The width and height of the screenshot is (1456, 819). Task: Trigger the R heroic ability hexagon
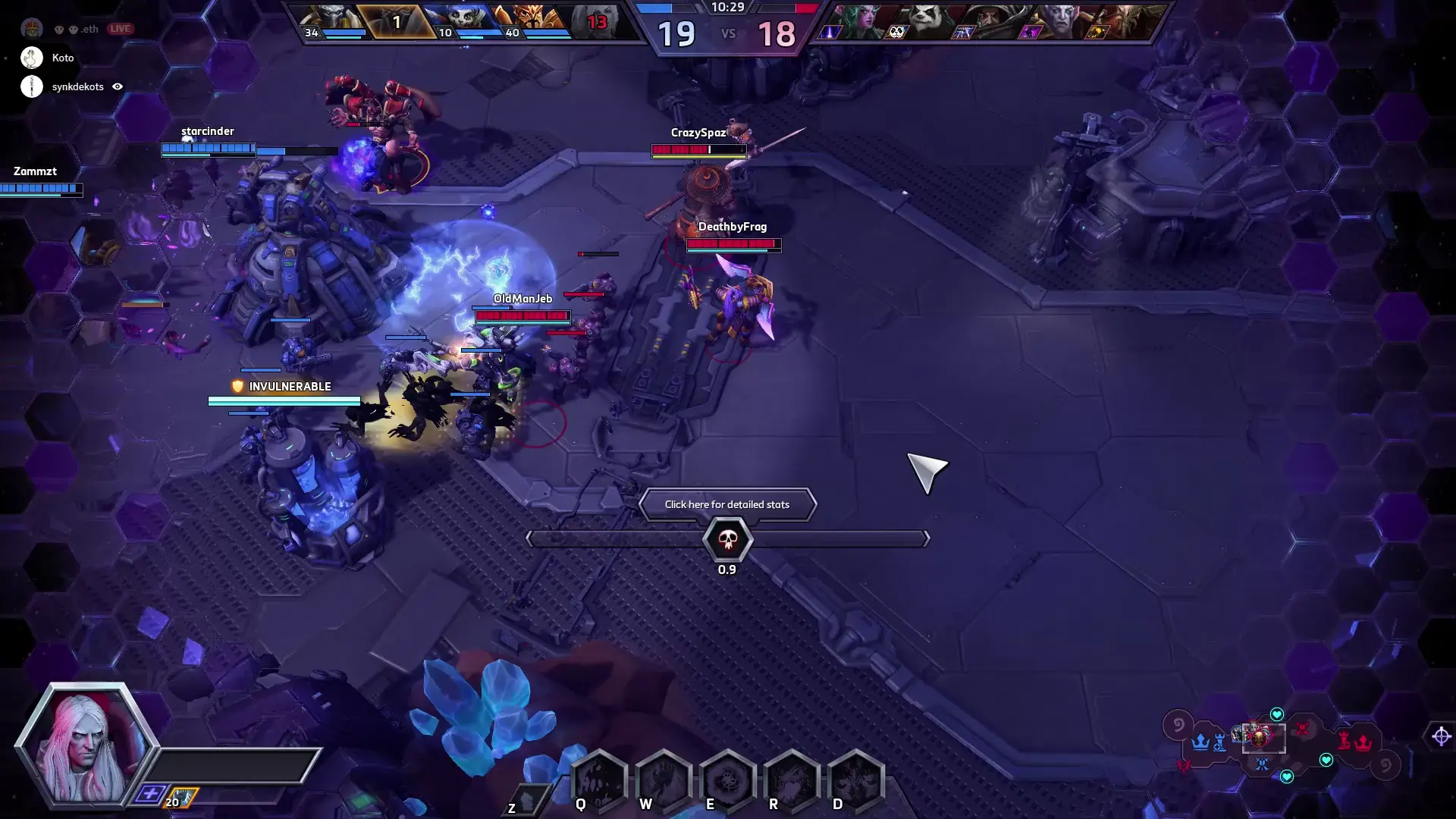pyautogui.click(x=791, y=780)
